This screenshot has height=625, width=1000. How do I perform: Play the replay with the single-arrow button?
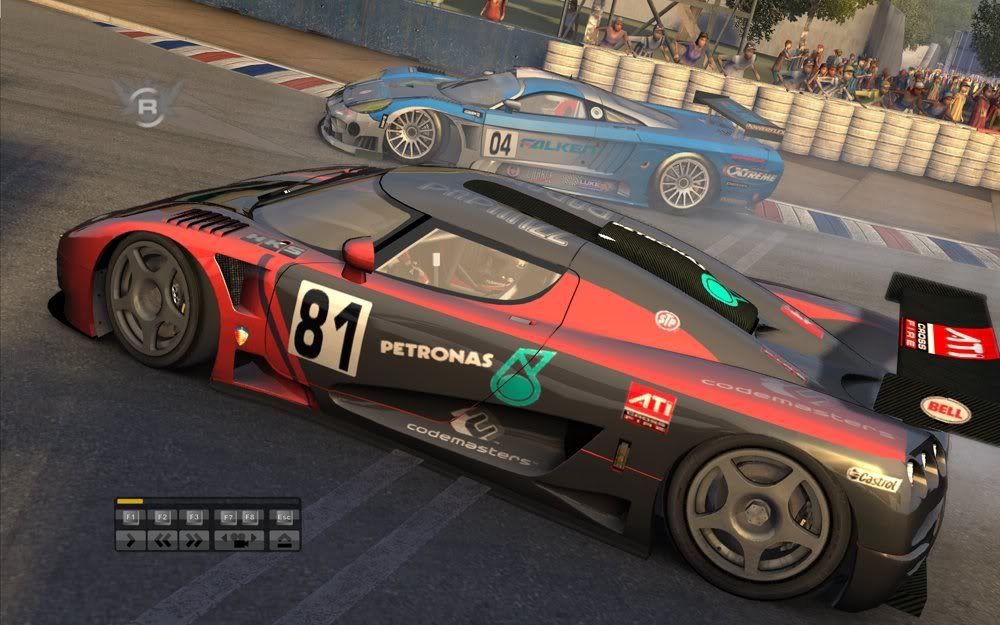130,540
